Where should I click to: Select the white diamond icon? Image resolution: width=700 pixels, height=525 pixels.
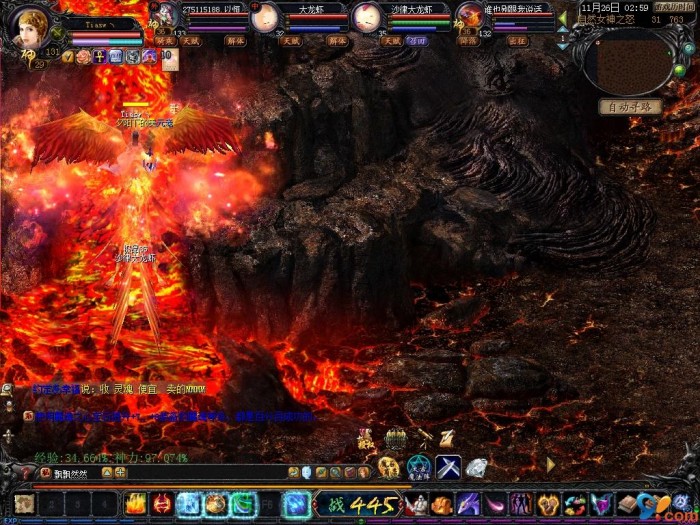[477, 467]
